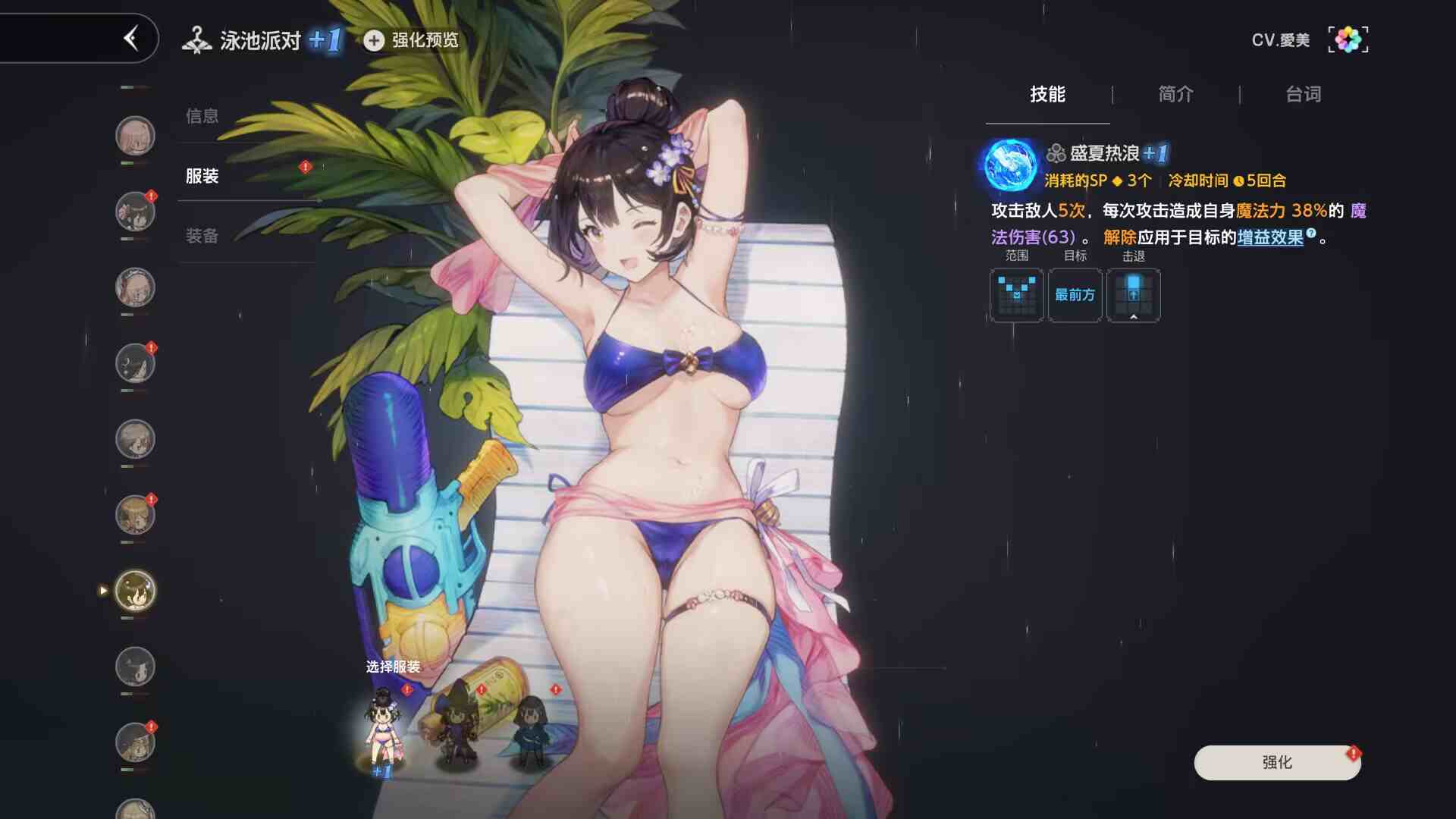The image size is (1456, 819).
Task: Switch to the 台词 tab
Action: click(x=1301, y=94)
